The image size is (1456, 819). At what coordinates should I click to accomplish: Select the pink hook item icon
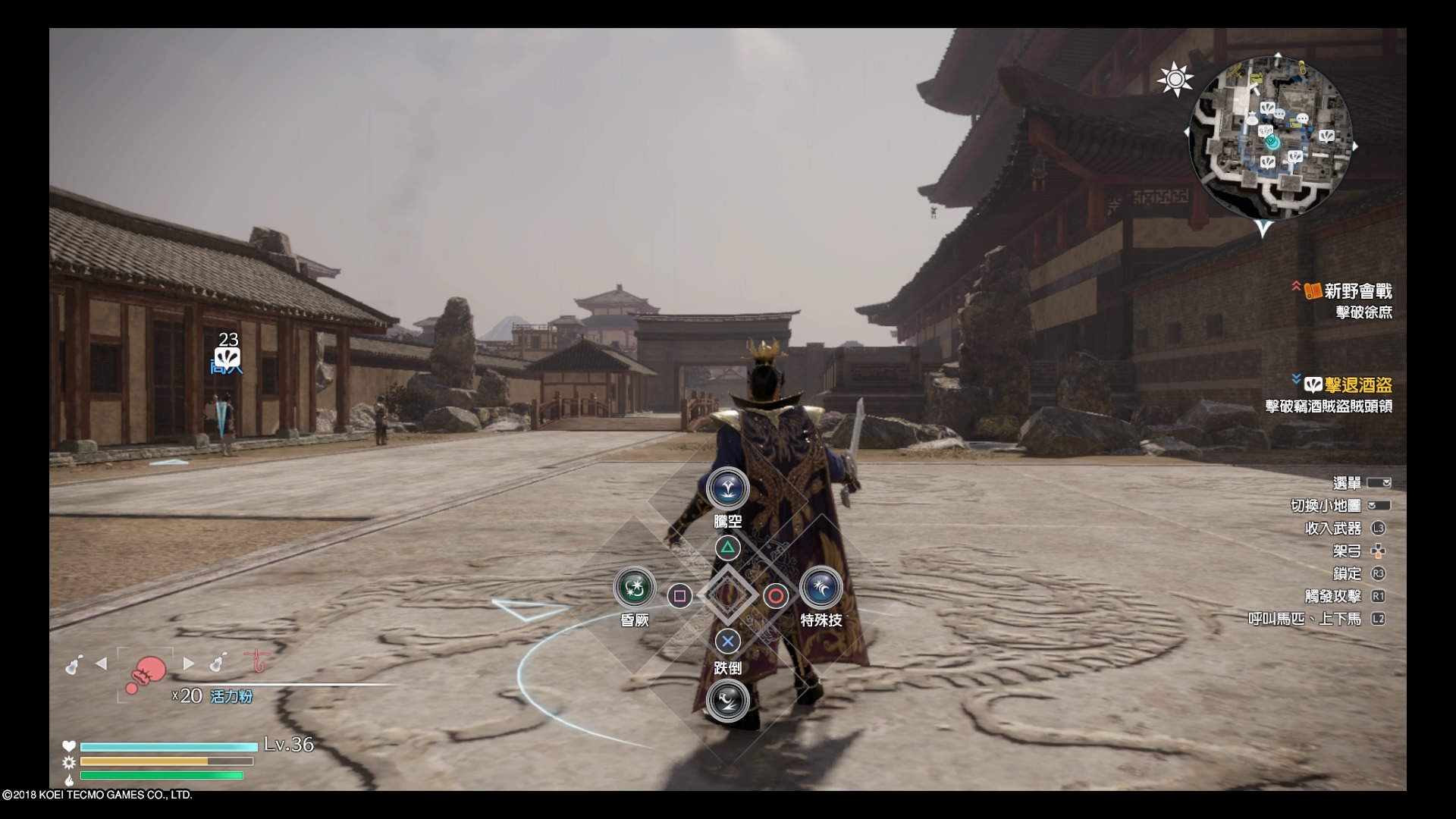point(259,664)
